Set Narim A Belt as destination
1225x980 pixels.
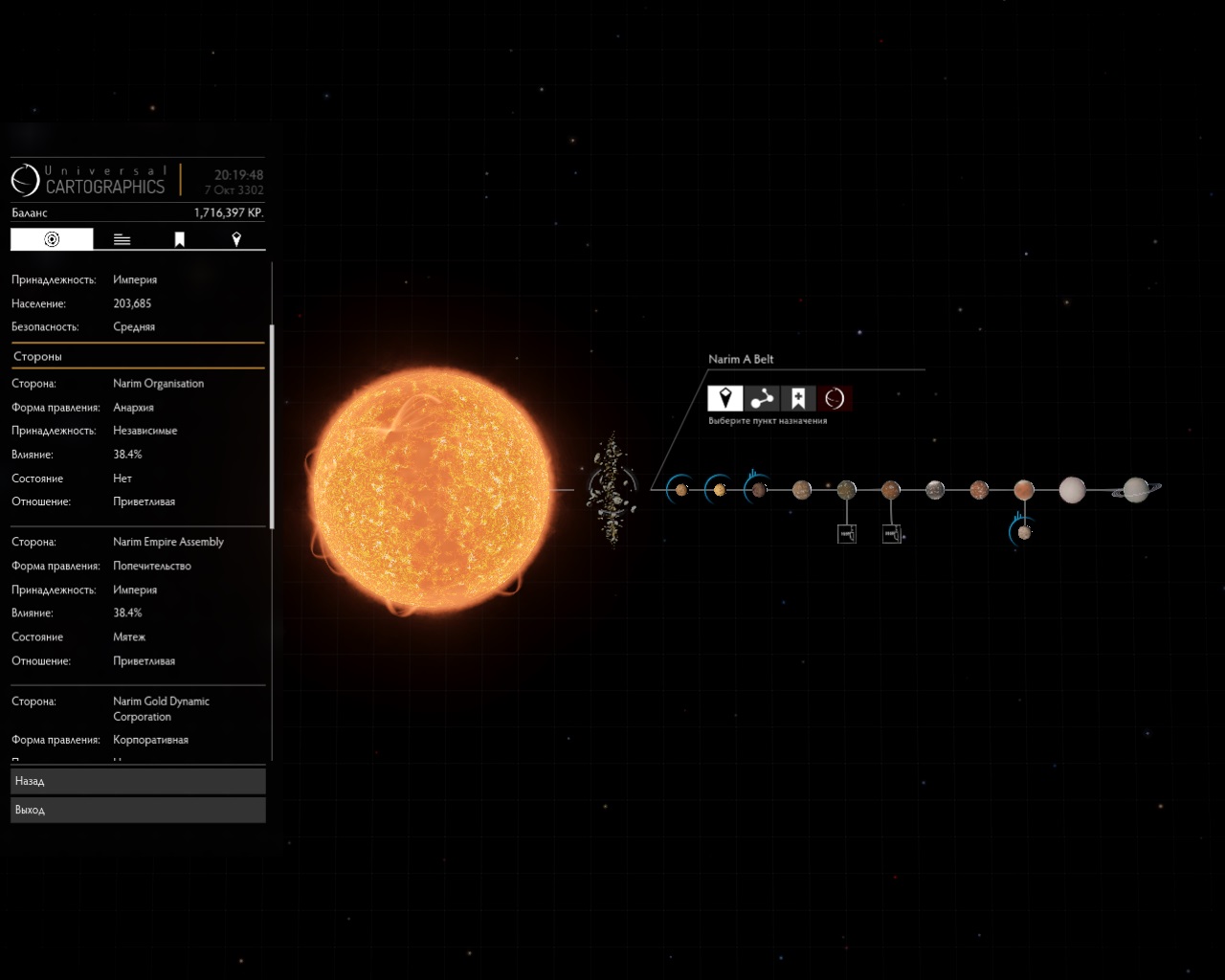coord(725,398)
